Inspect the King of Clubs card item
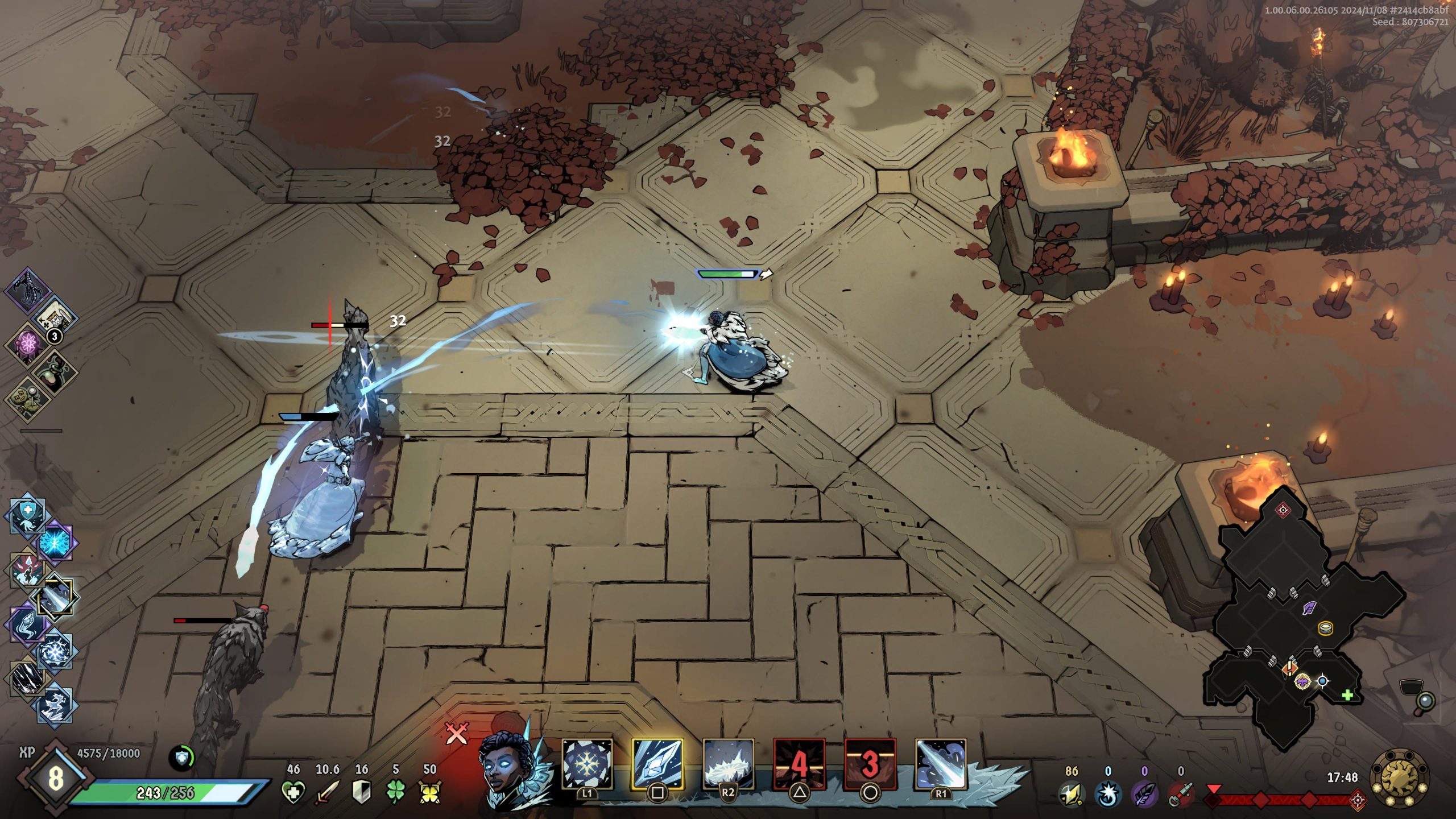Image resolution: width=1456 pixels, height=819 pixels. [55, 317]
